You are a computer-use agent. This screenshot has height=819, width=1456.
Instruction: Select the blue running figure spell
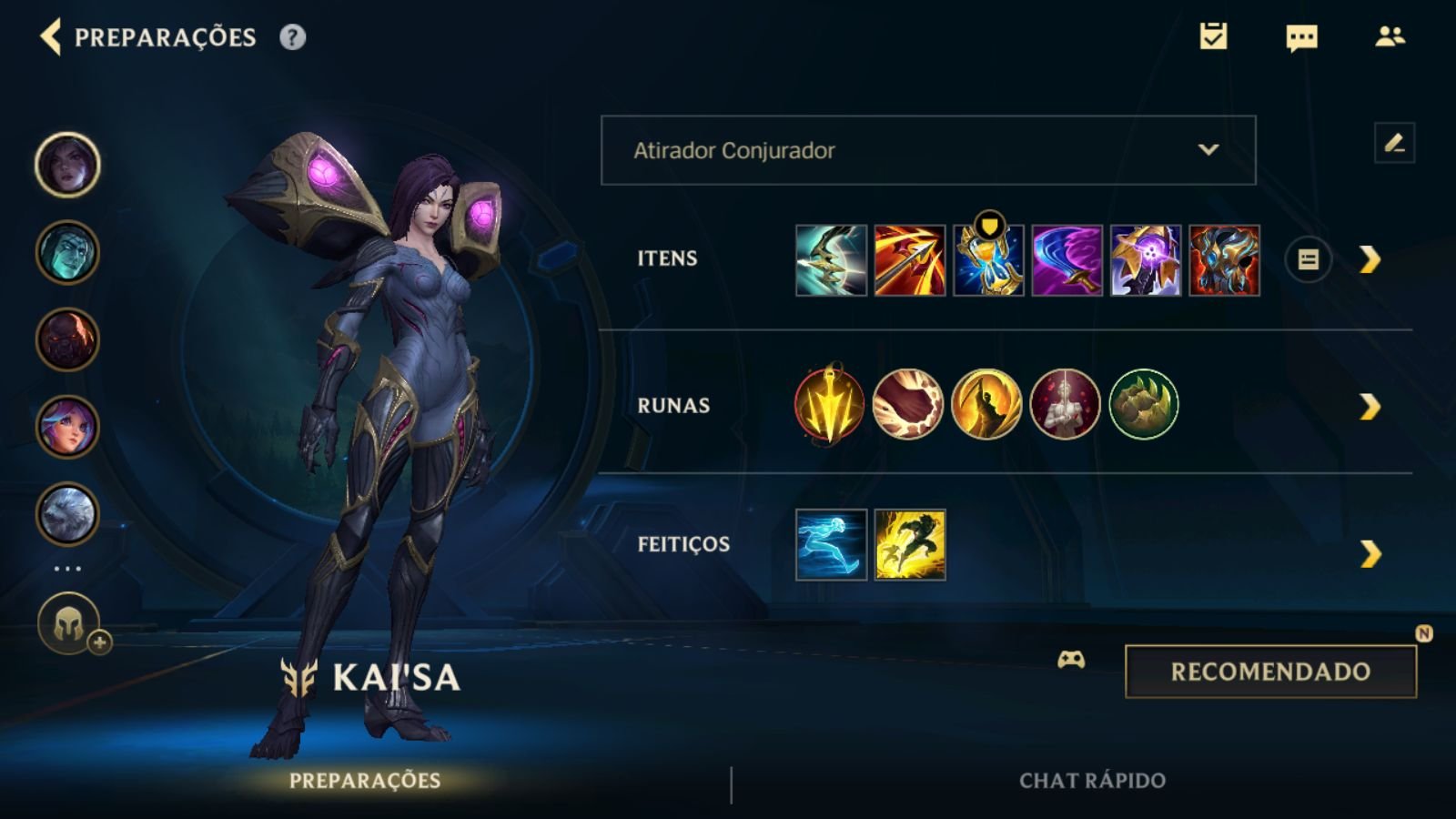(831, 545)
